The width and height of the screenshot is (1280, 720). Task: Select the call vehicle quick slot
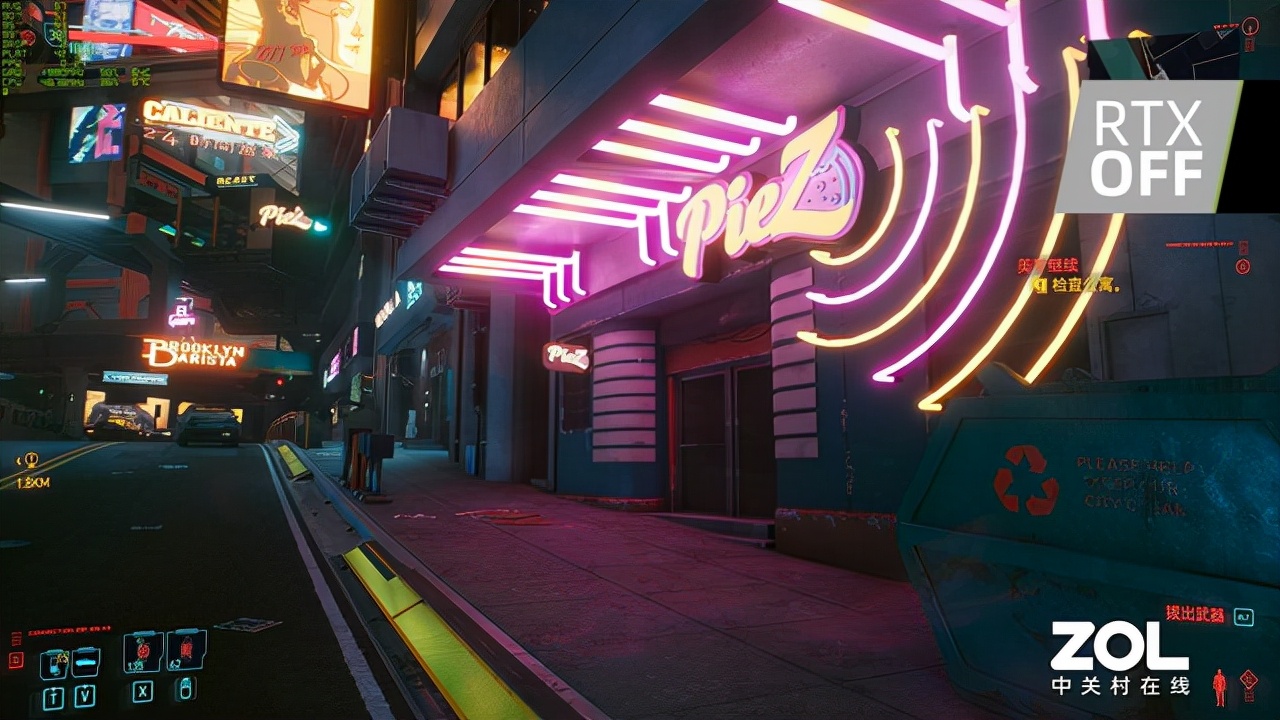point(86,661)
